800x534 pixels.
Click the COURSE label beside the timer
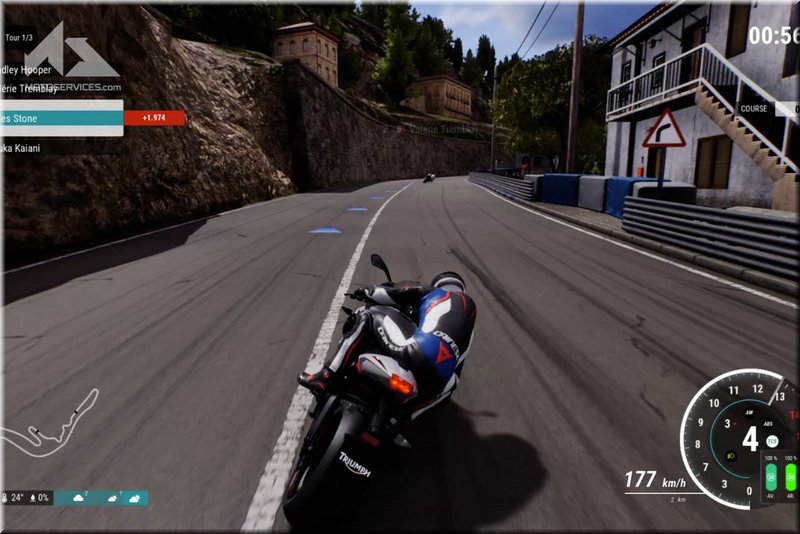point(754,109)
